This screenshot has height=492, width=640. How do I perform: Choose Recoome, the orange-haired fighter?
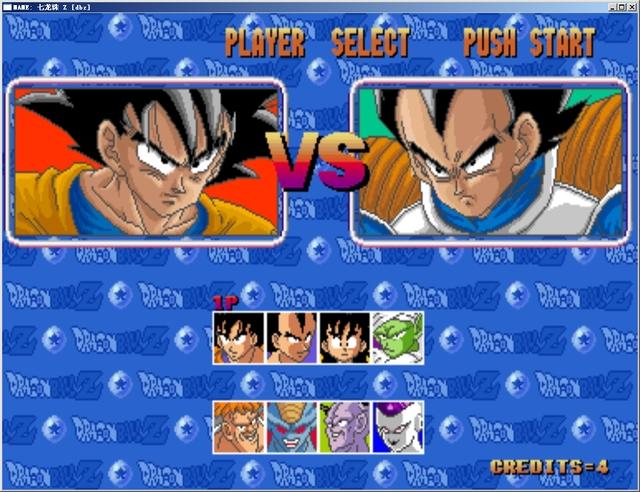point(239,427)
